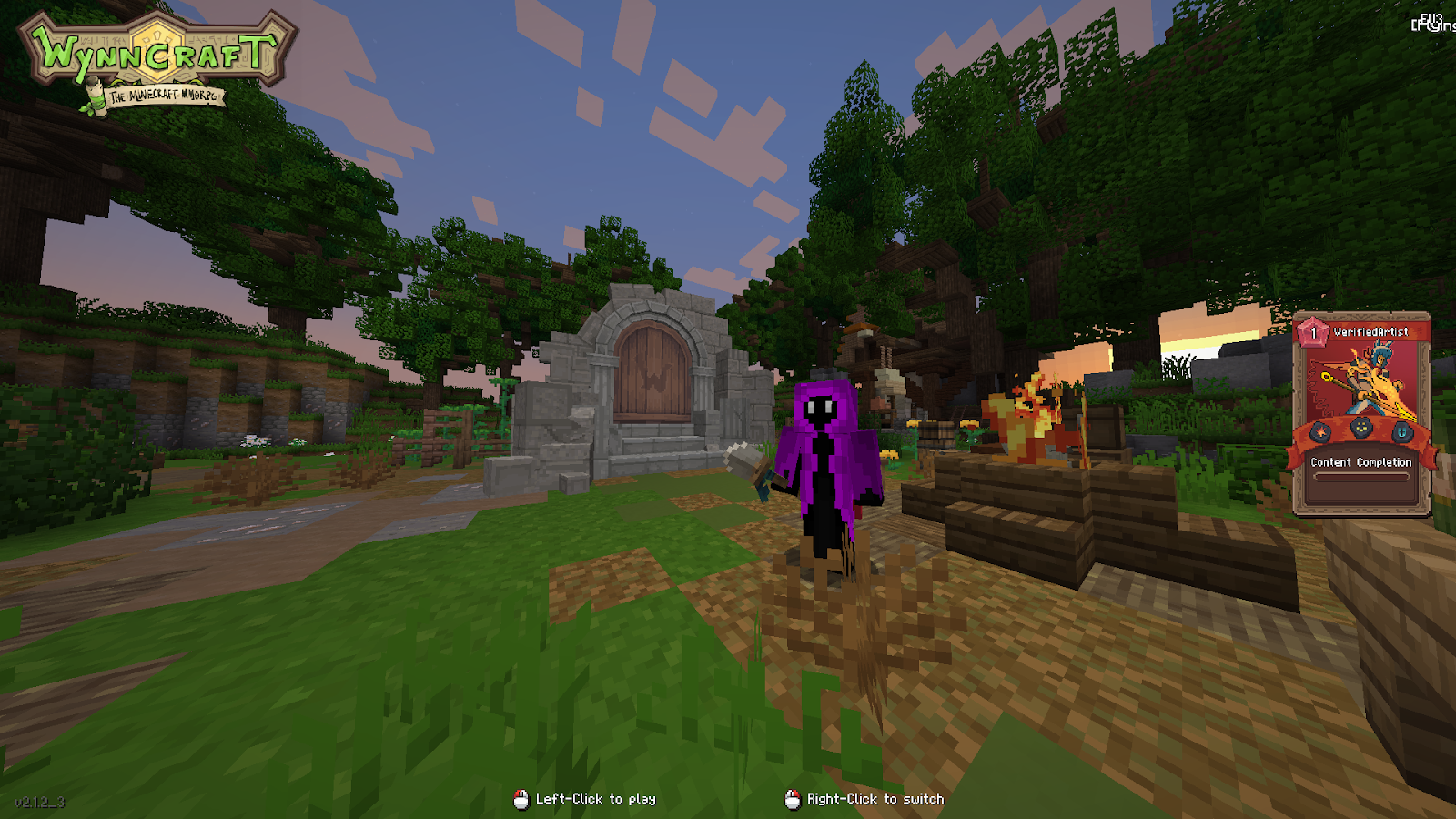Click the mouse icon beside Right-Click to switch
The height and width of the screenshot is (819, 1456).
tap(791, 799)
